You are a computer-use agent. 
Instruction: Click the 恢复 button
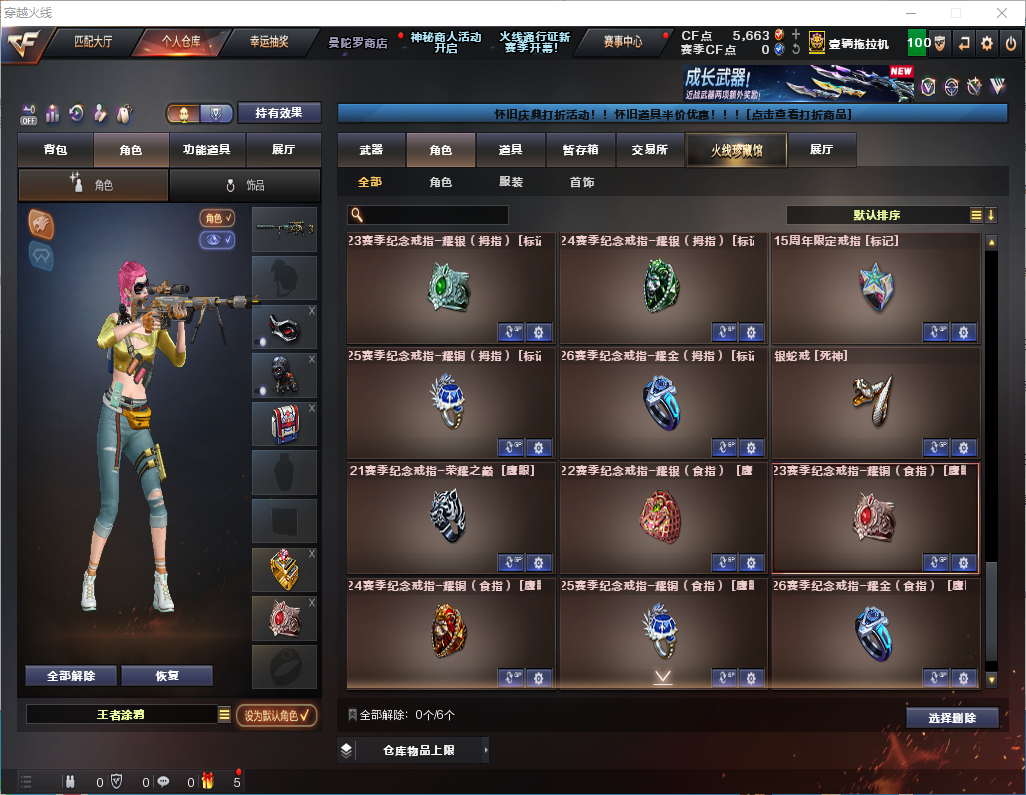[167, 675]
